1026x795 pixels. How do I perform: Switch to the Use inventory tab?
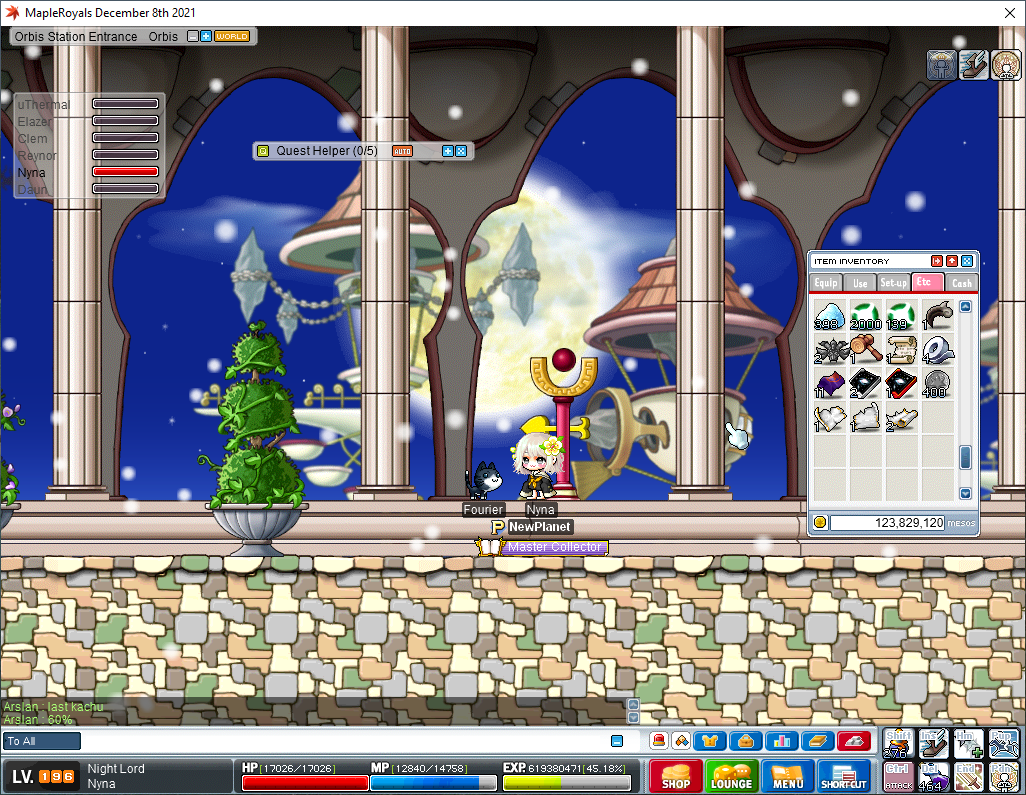[859, 283]
